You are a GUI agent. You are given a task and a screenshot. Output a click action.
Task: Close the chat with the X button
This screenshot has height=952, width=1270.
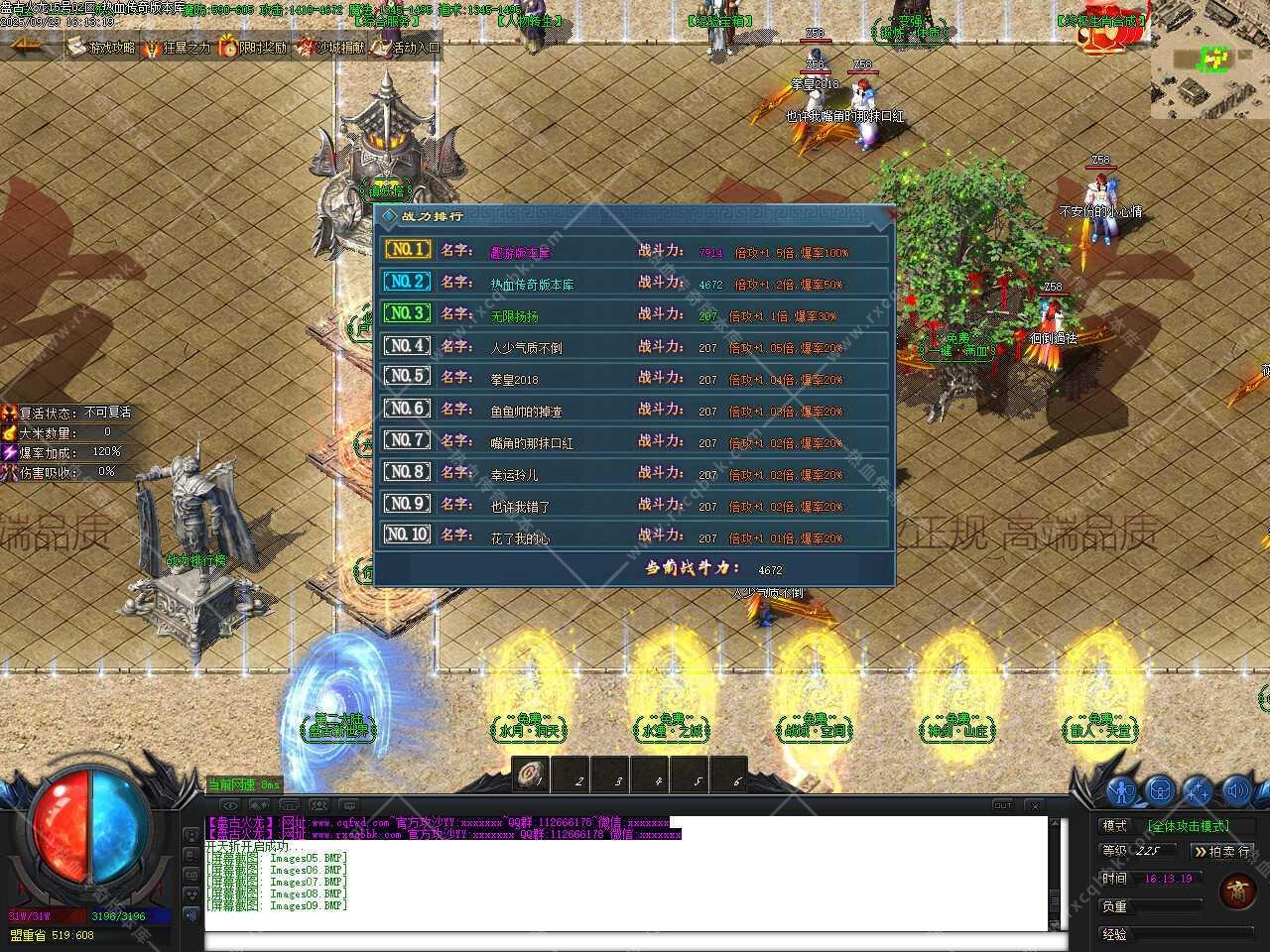tap(1034, 805)
